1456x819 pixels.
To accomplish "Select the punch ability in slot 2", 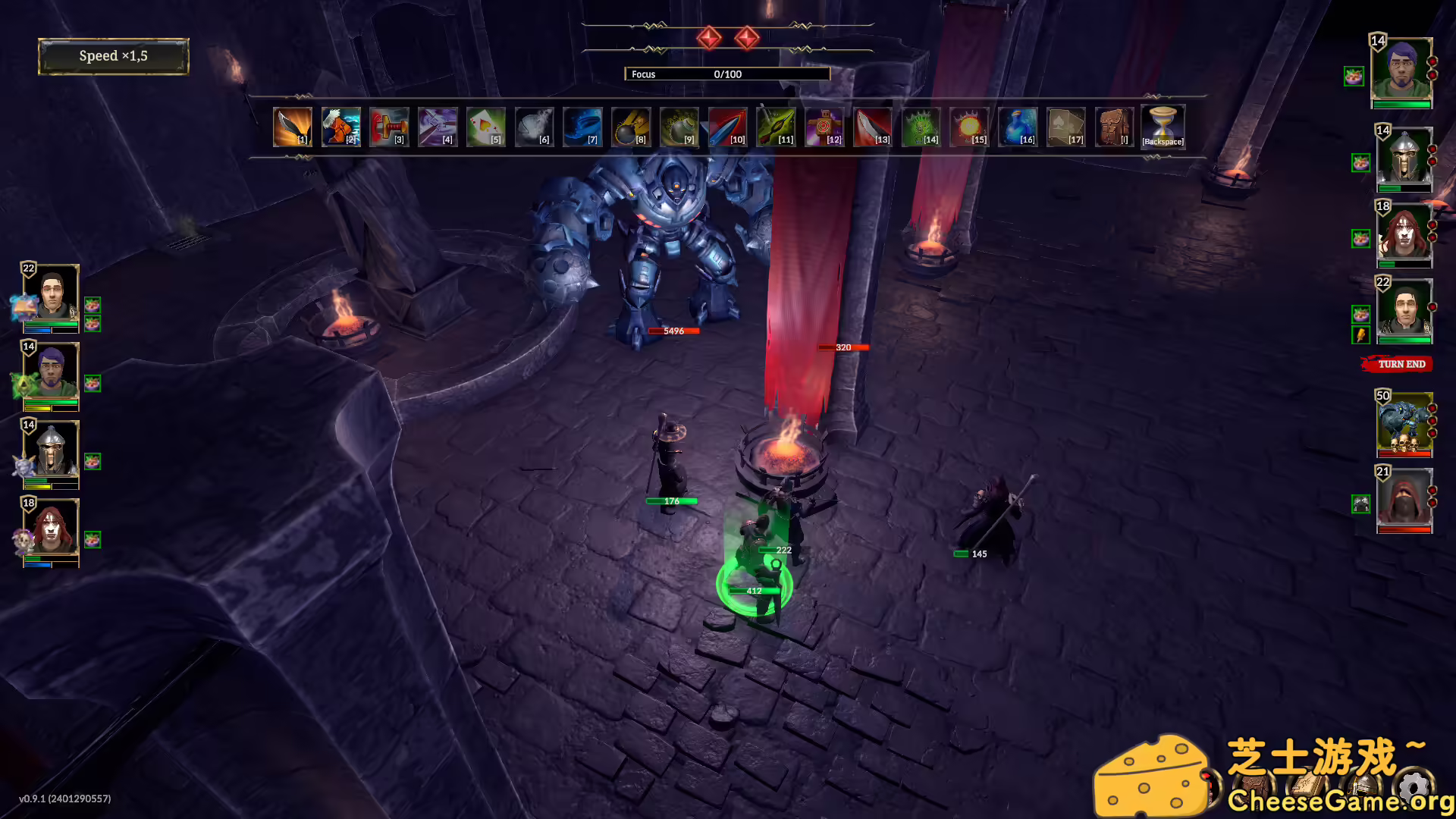I will [x=340, y=127].
